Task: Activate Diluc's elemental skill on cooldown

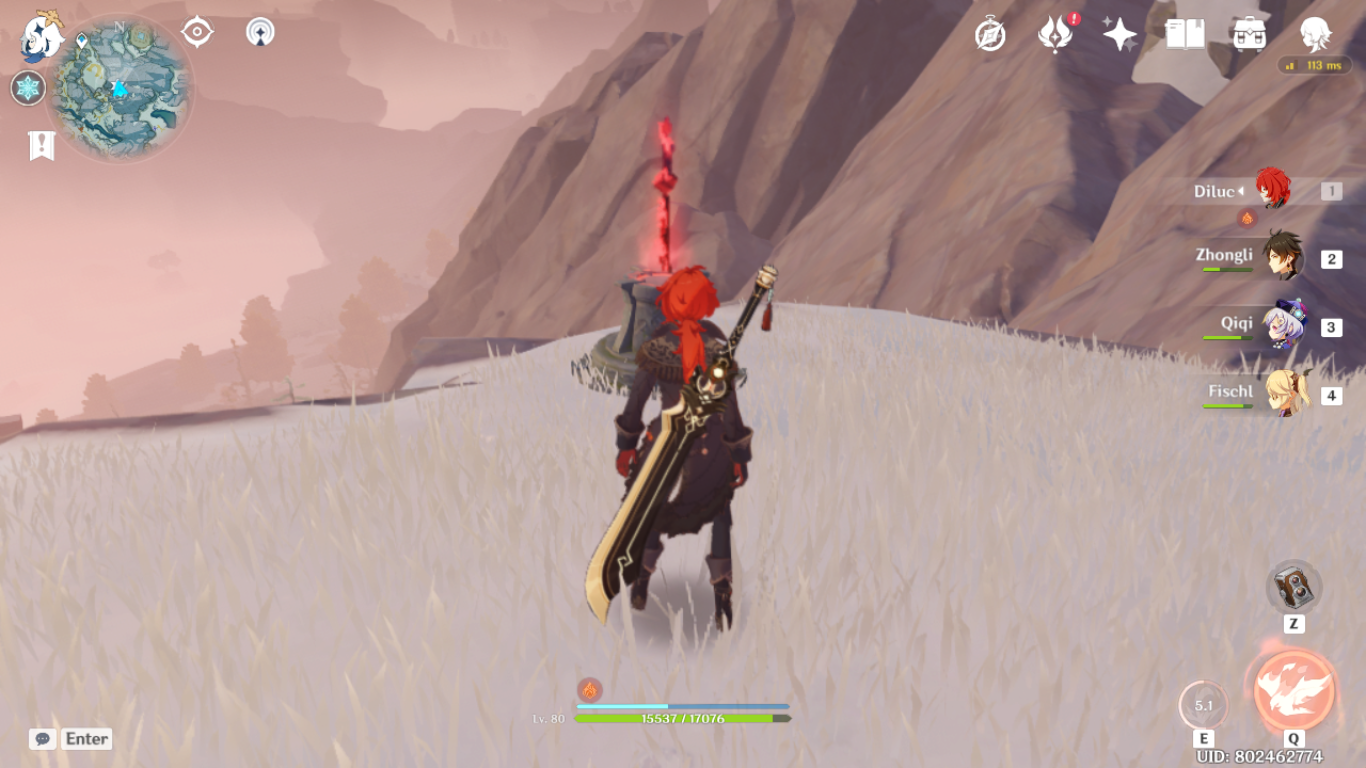Action: click(1204, 705)
